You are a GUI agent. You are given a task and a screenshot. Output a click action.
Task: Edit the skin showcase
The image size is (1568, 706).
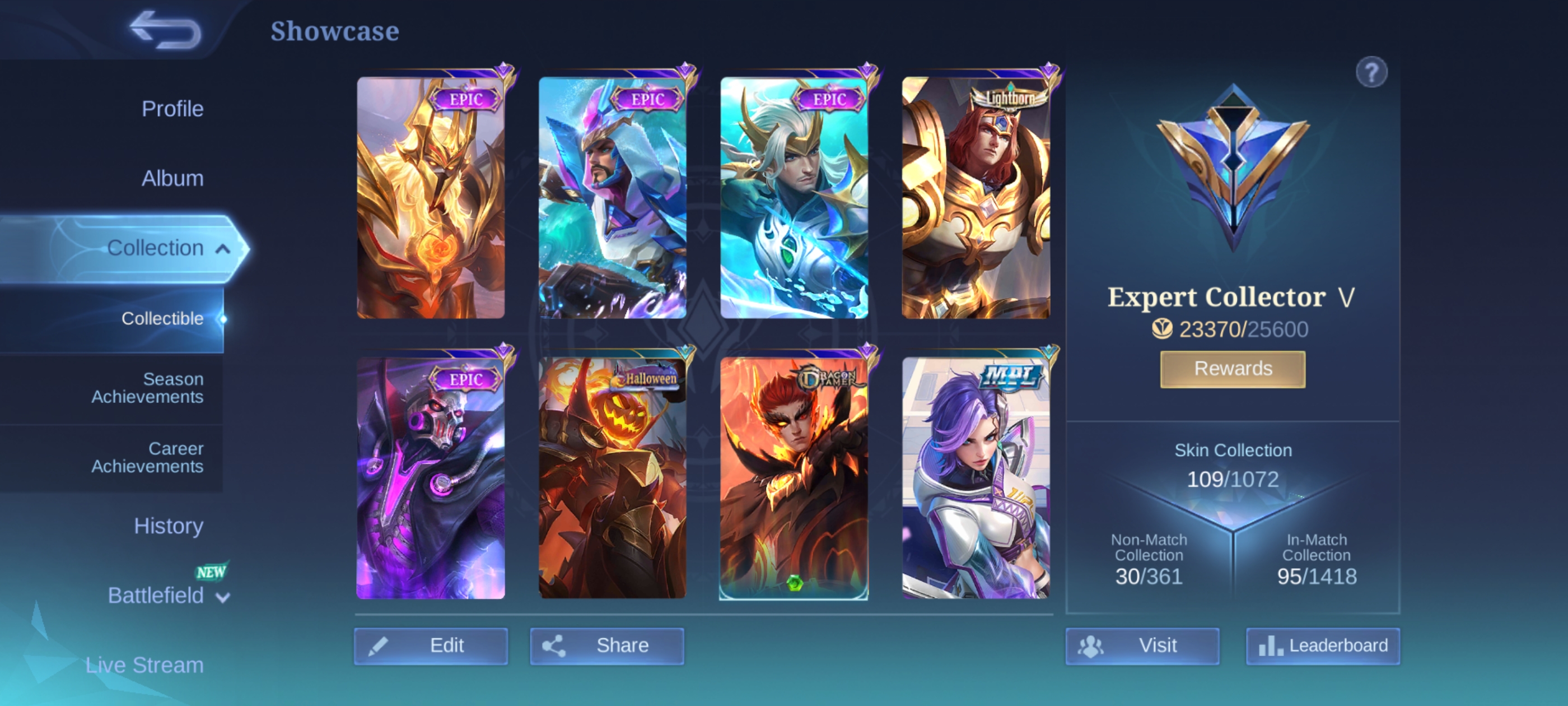[x=430, y=645]
